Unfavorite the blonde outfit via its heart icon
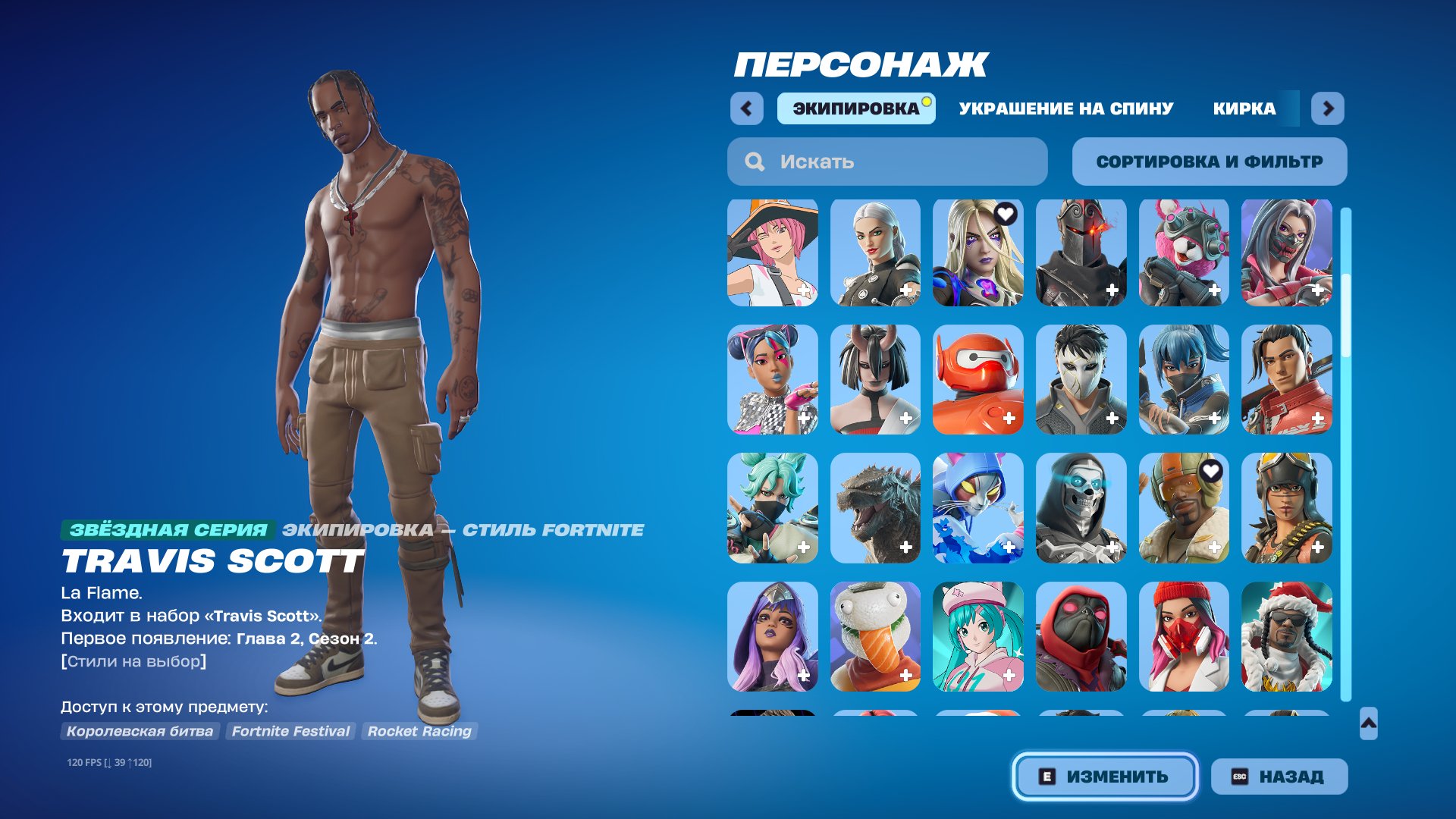1456x819 pixels. click(1005, 215)
